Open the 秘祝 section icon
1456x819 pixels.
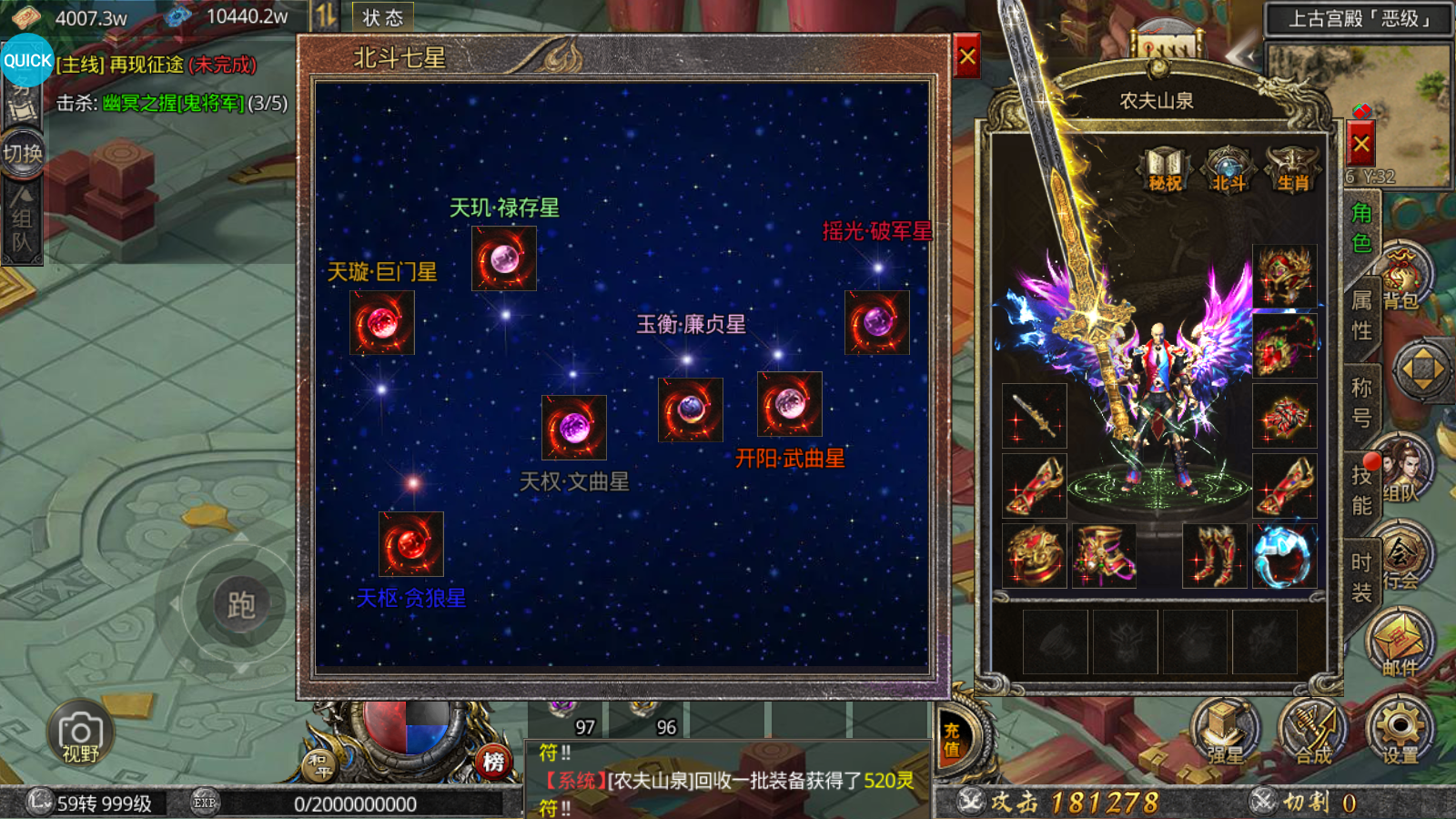(1165, 171)
